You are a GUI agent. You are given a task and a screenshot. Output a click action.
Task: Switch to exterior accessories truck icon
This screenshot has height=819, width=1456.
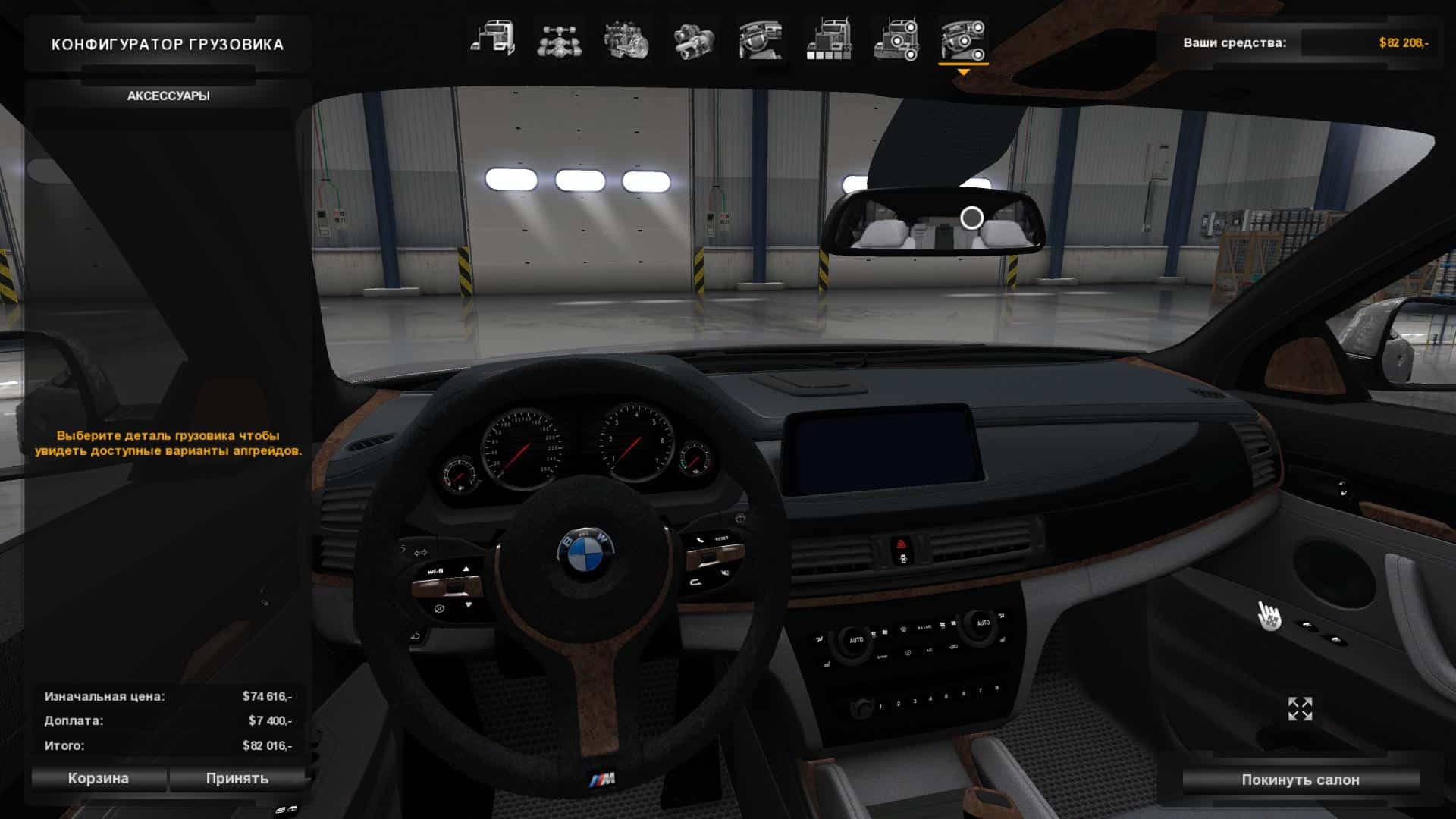point(896,39)
